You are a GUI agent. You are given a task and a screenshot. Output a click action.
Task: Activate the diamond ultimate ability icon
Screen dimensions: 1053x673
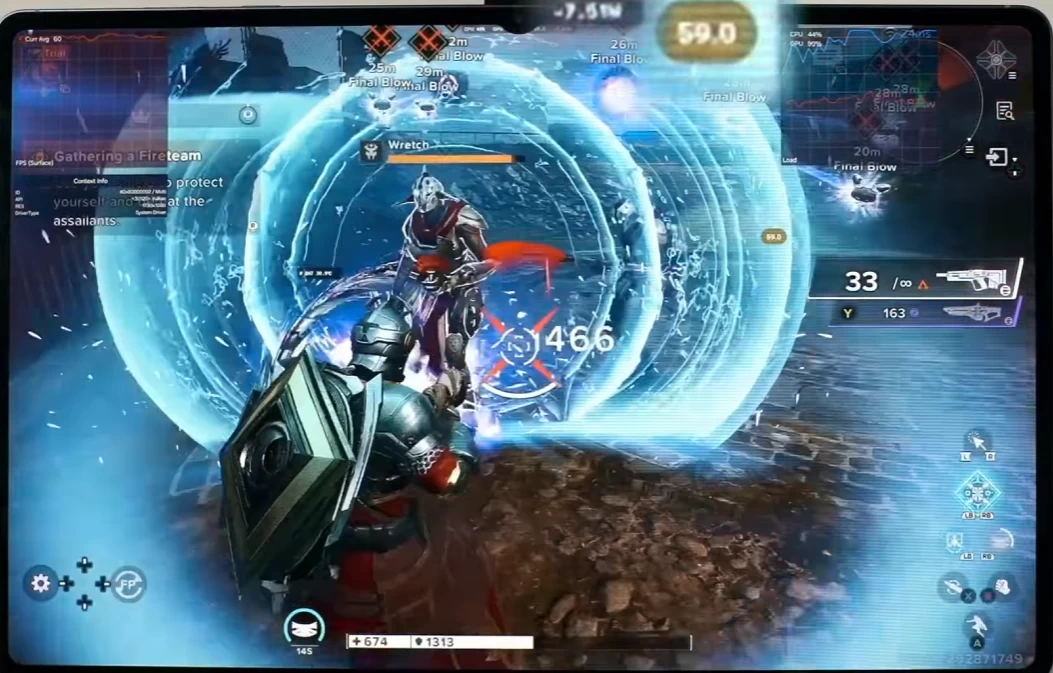[x=976, y=491]
